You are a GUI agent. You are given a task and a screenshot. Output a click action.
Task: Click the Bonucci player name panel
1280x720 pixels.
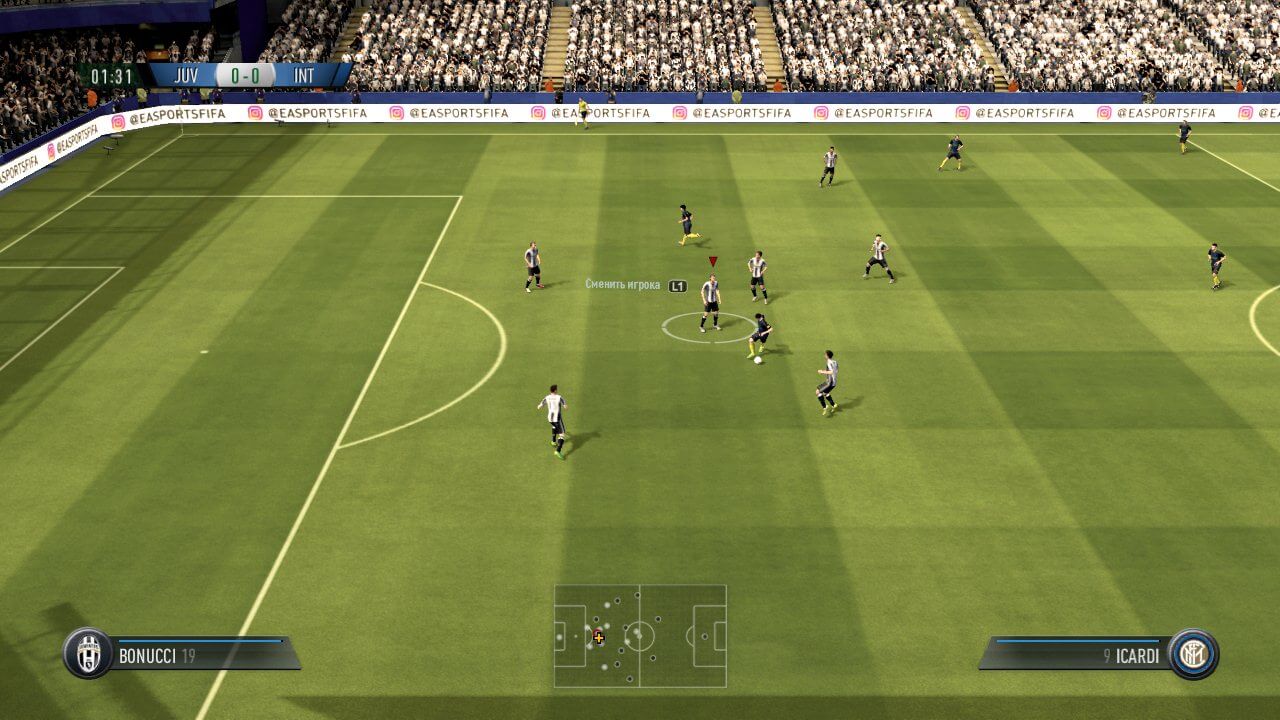(x=200, y=655)
